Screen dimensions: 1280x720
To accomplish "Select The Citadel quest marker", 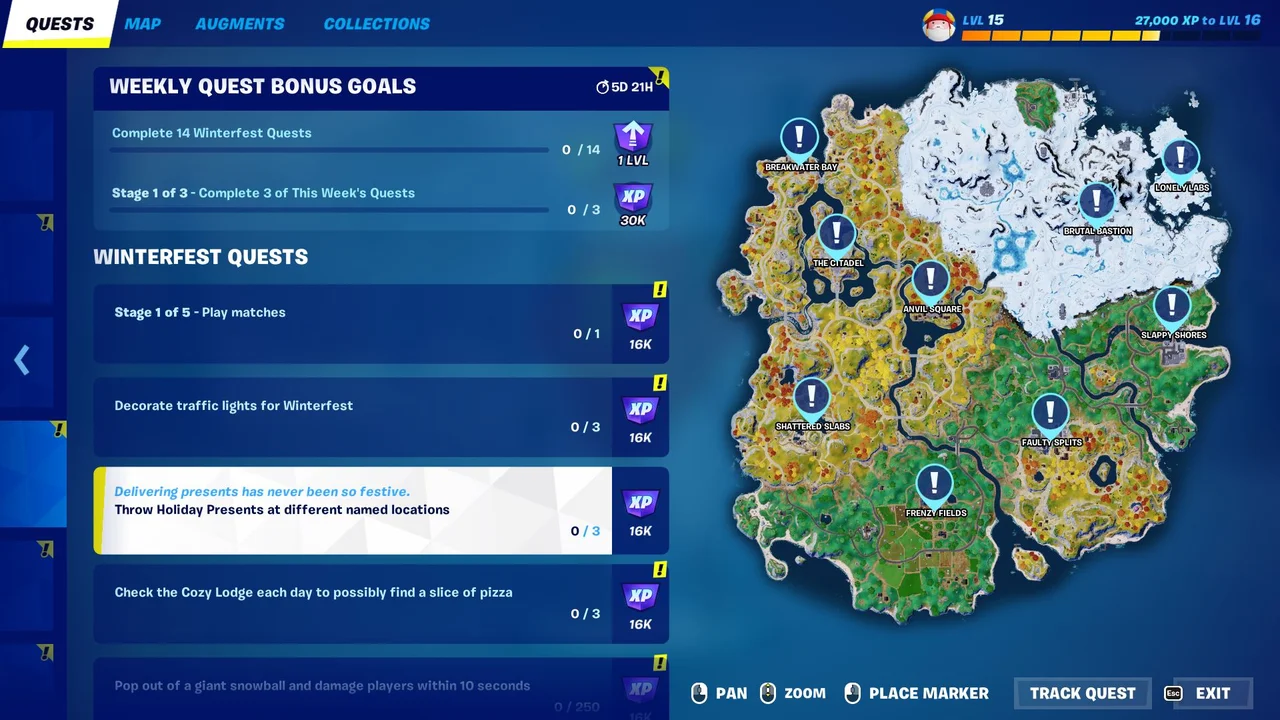I will (x=837, y=235).
